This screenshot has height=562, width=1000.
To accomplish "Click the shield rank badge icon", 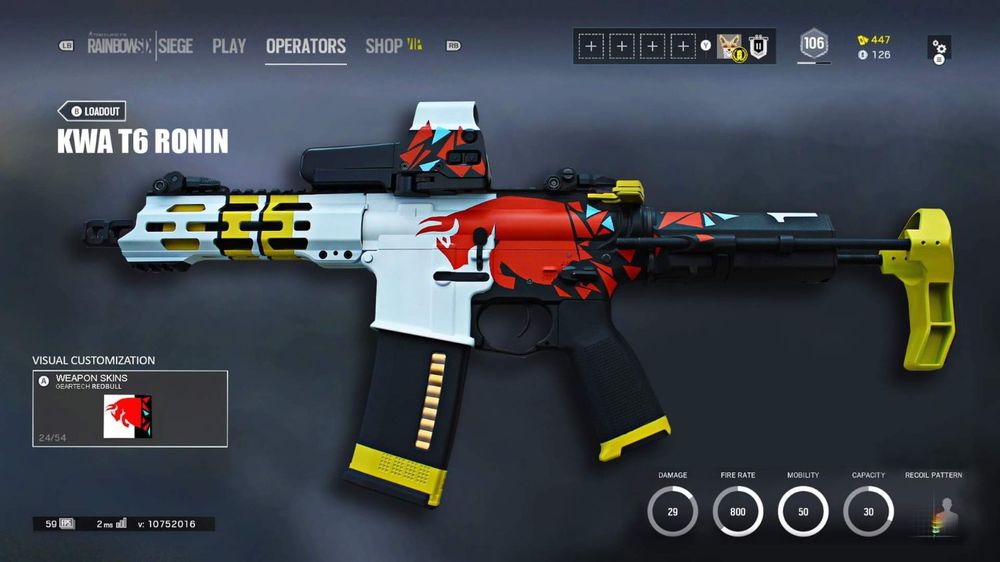I will coord(759,46).
